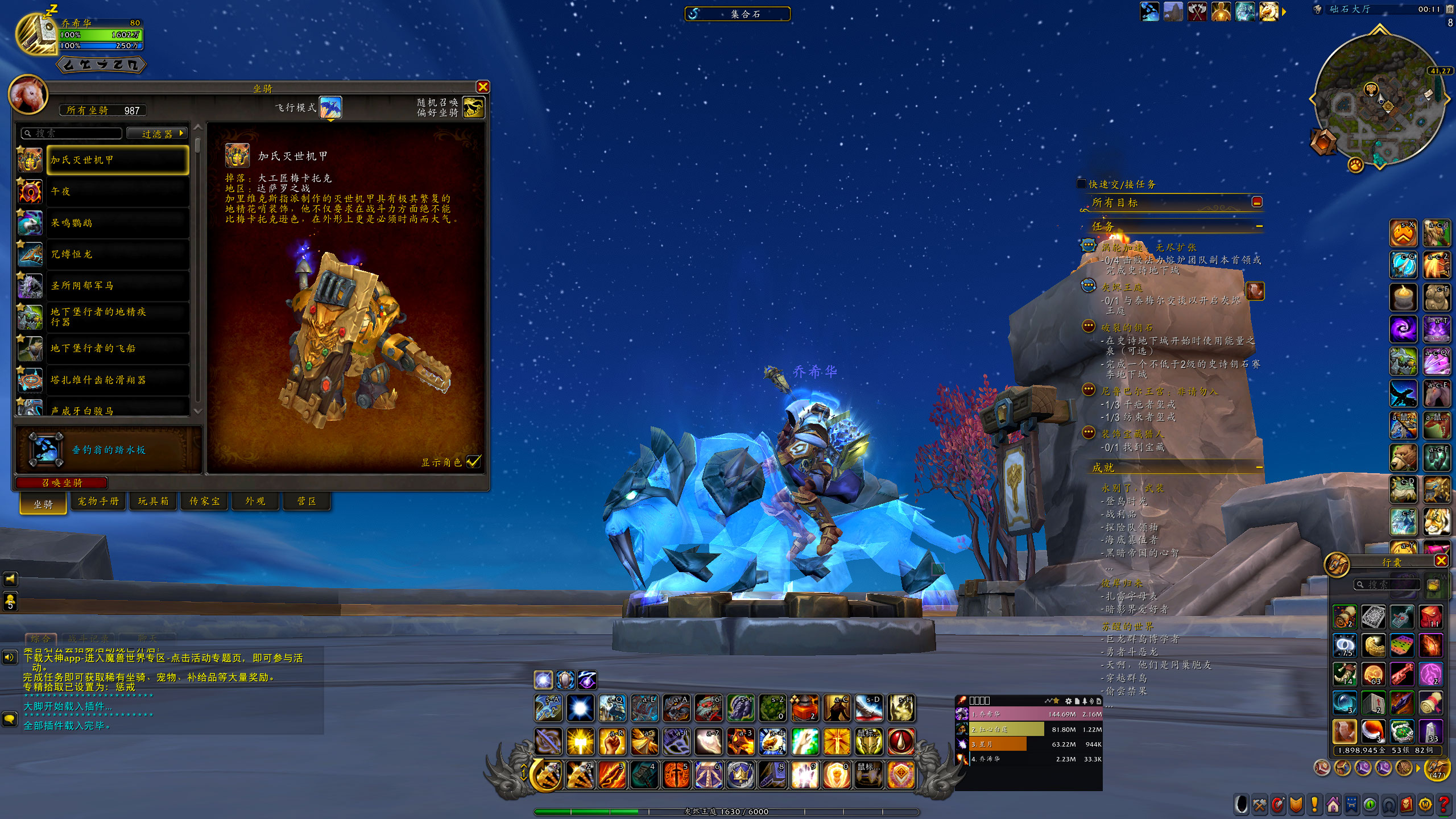Click the circular minimap
Screen dimensions: 1456x819
(1379, 101)
